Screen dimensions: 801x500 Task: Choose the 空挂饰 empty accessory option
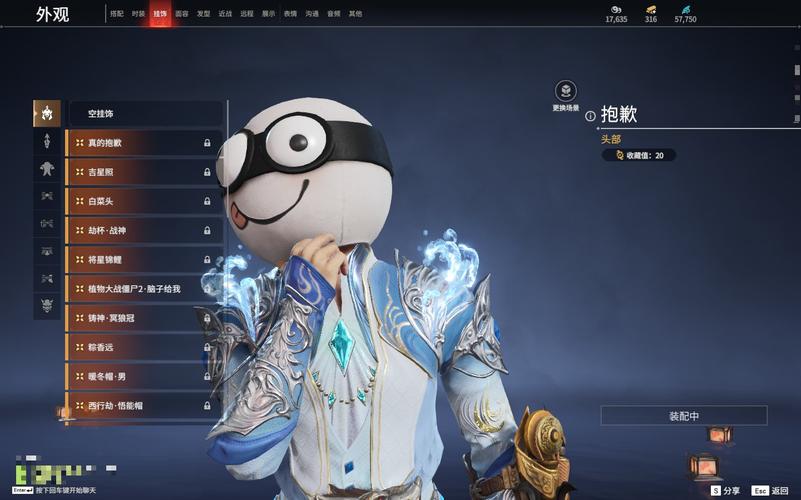tap(145, 114)
